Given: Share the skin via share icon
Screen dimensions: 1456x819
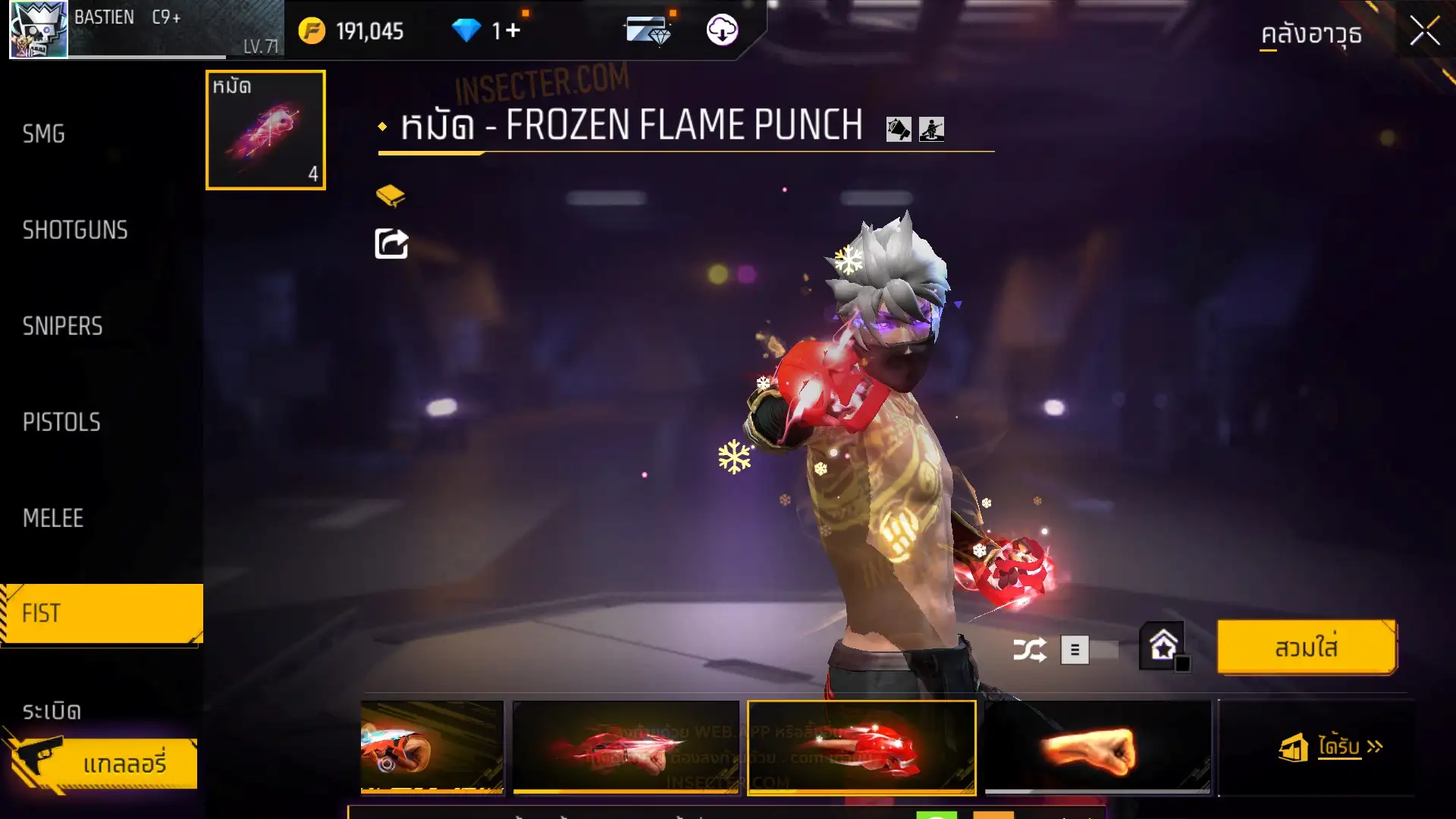Looking at the screenshot, I should click(x=391, y=244).
